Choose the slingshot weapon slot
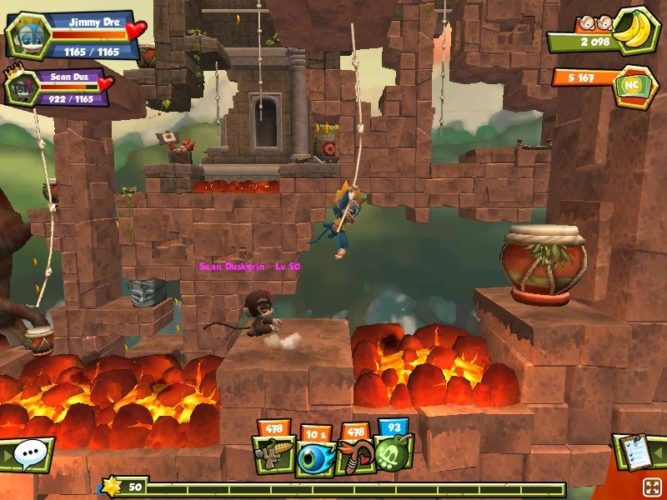The height and width of the screenshot is (500, 667). tap(357, 457)
